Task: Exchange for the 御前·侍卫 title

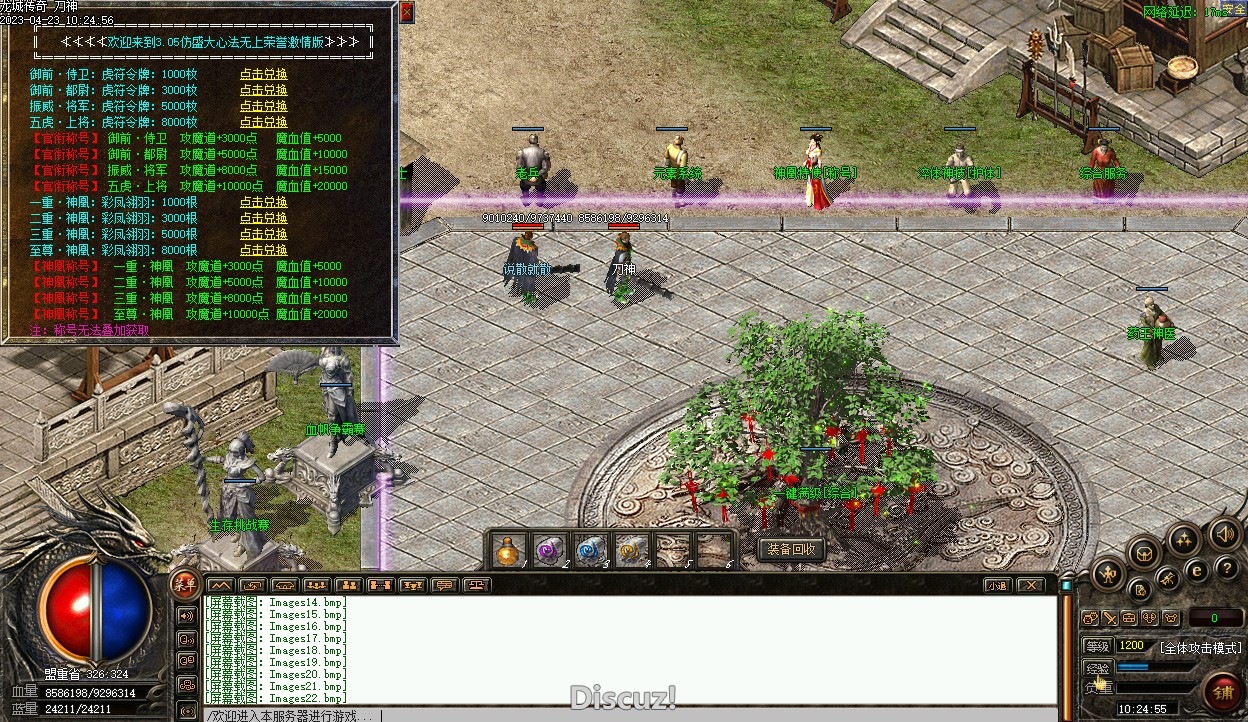Action: coord(263,74)
